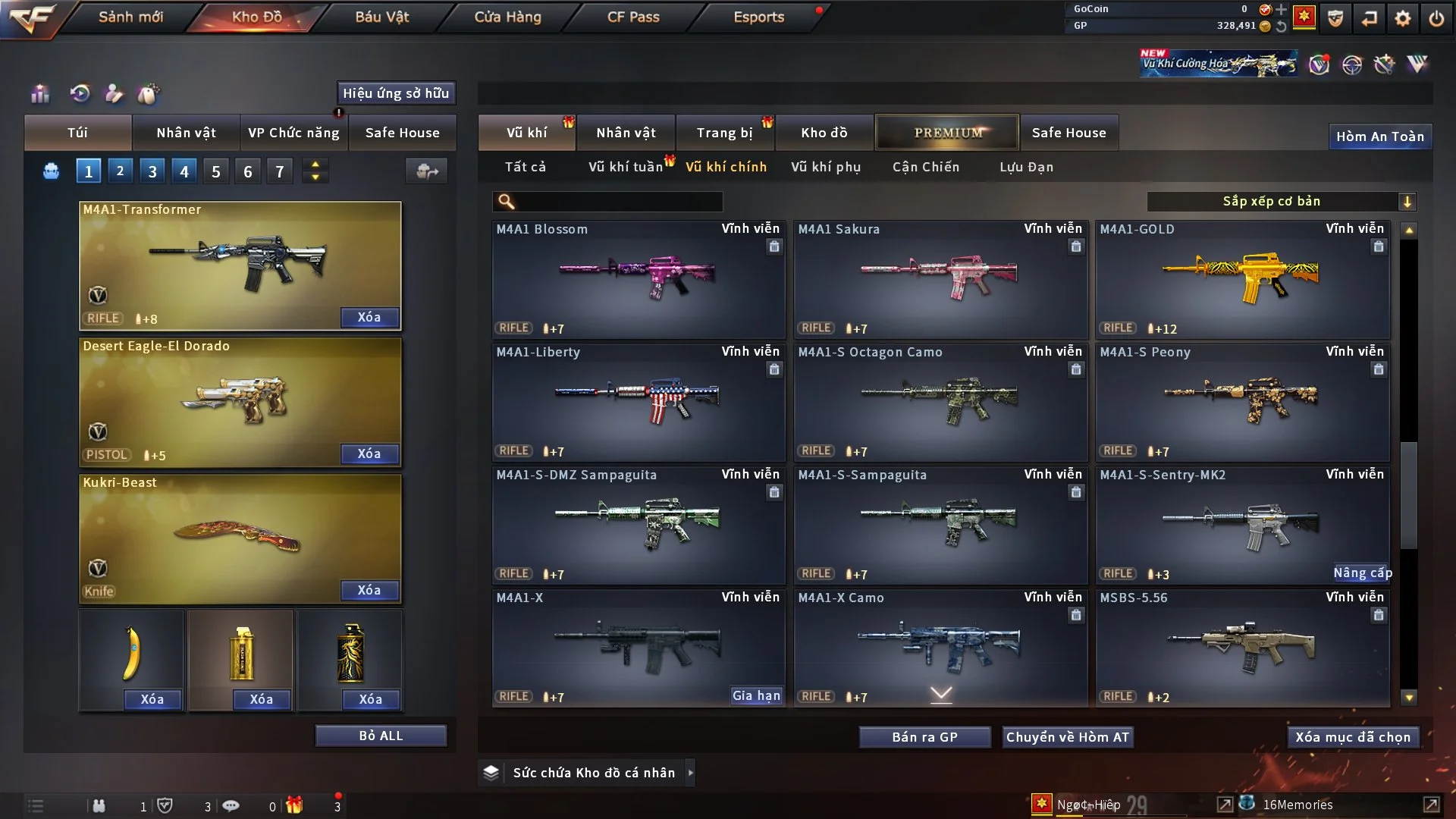Choose the MSBS-5.56 rifle
Image resolution: width=1456 pixels, height=819 pixels.
click(1241, 648)
